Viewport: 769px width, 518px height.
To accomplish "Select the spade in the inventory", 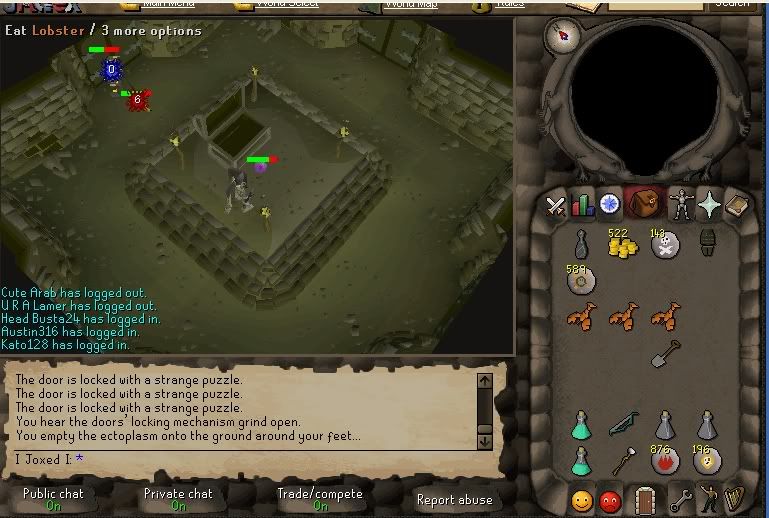I will [666, 353].
